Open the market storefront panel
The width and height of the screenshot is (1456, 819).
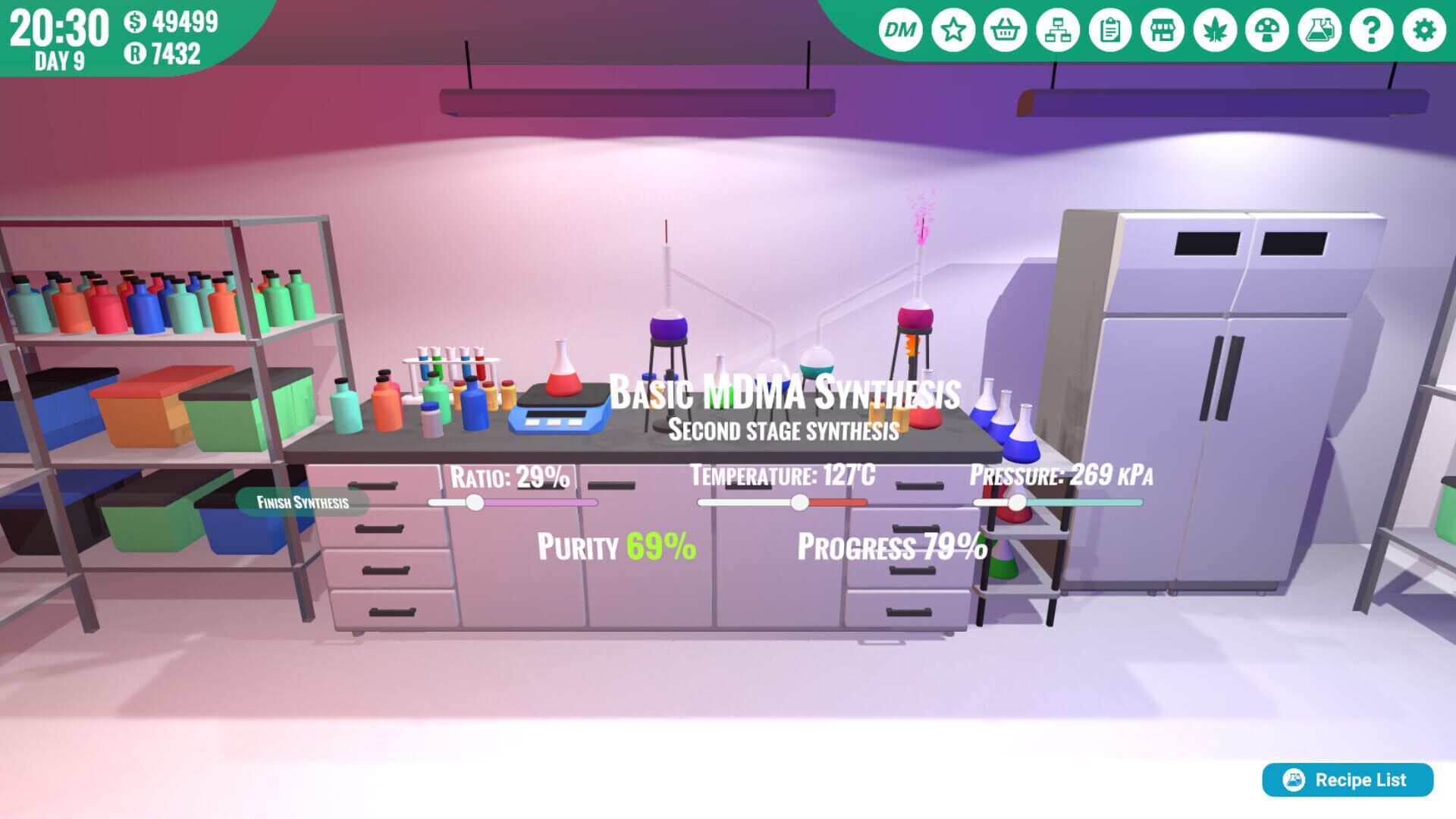coord(1162,30)
